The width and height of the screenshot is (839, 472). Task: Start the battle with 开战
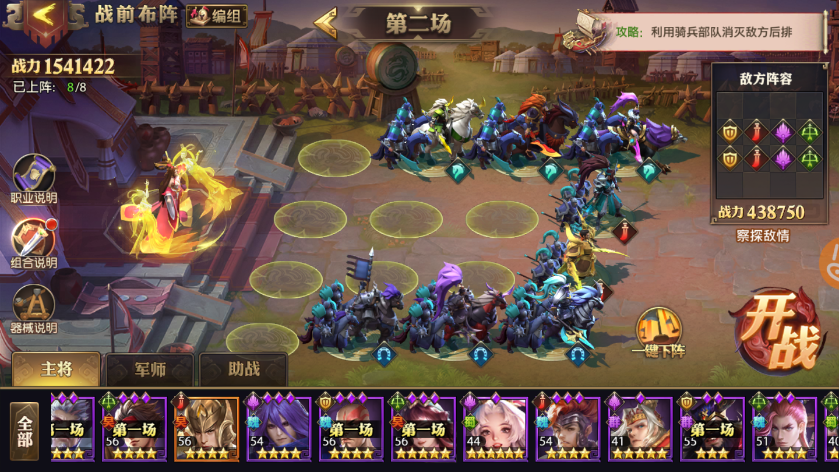(x=778, y=330)
